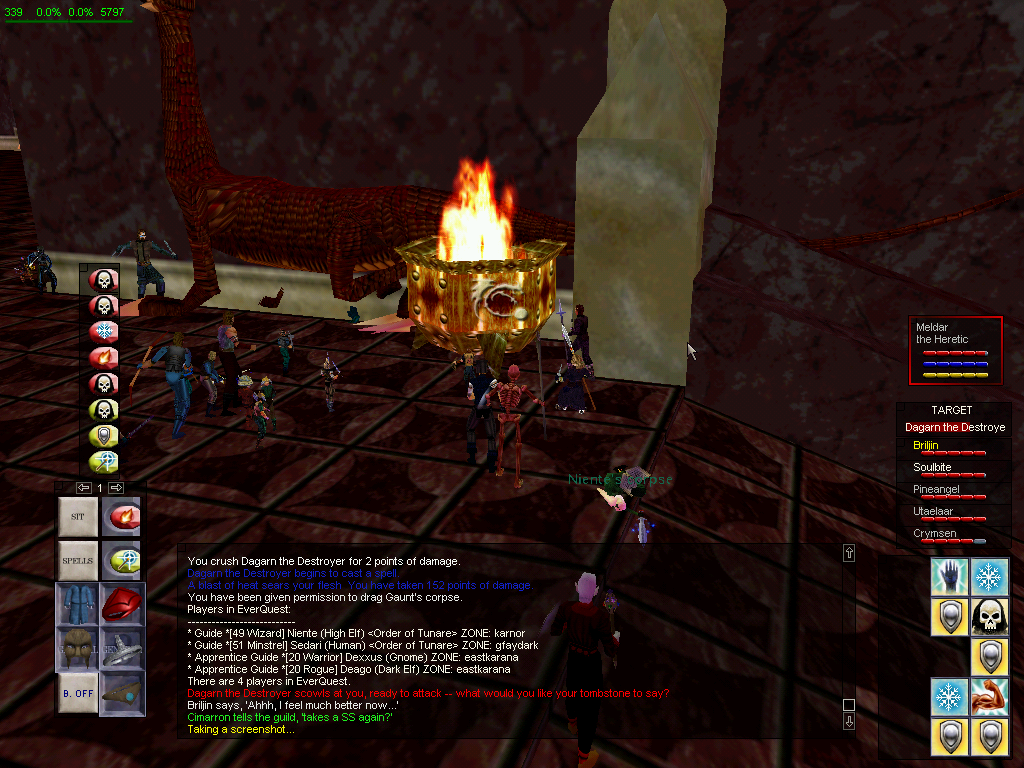Select group member Soulbite
This screenshot has height=768, width=1024.
932,467
